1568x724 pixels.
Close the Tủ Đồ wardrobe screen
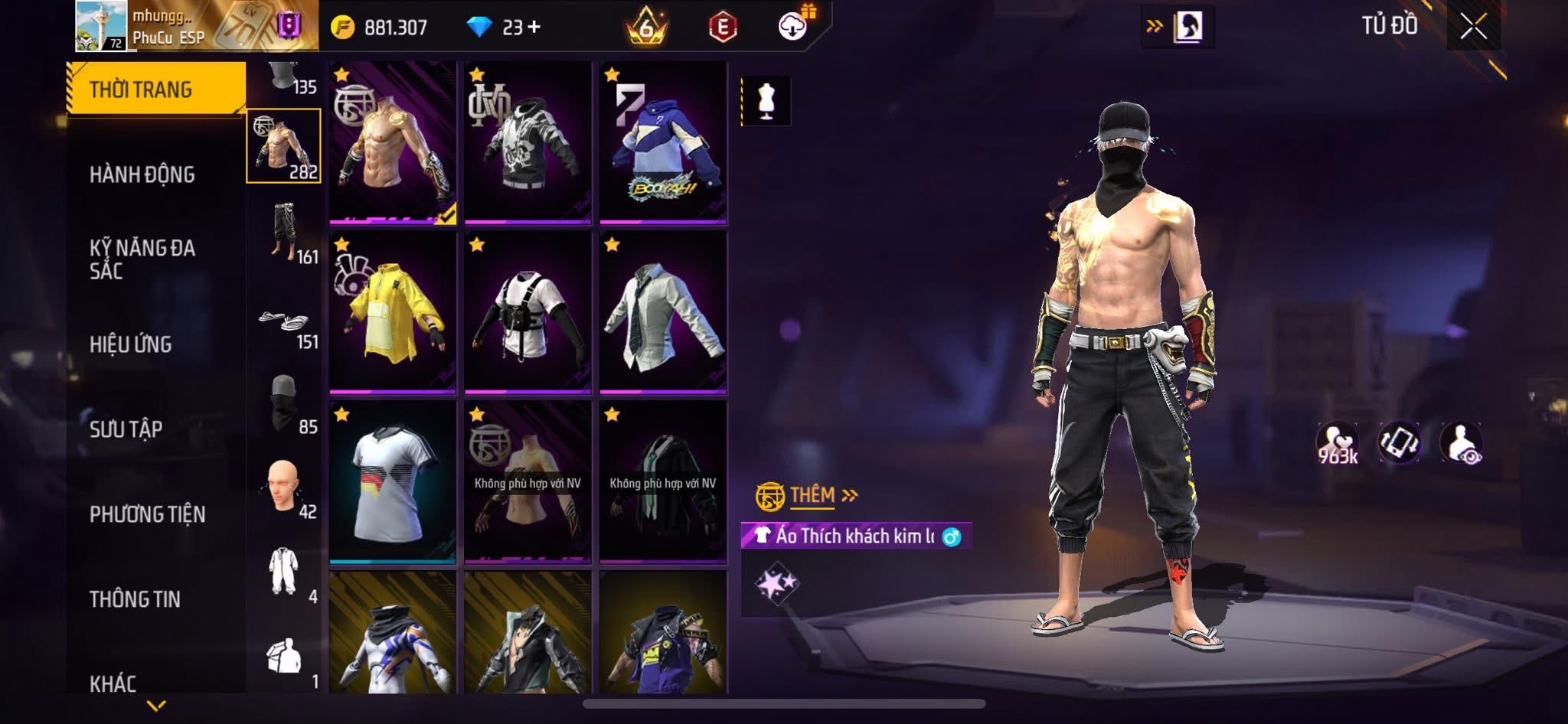click(1473, 28)
